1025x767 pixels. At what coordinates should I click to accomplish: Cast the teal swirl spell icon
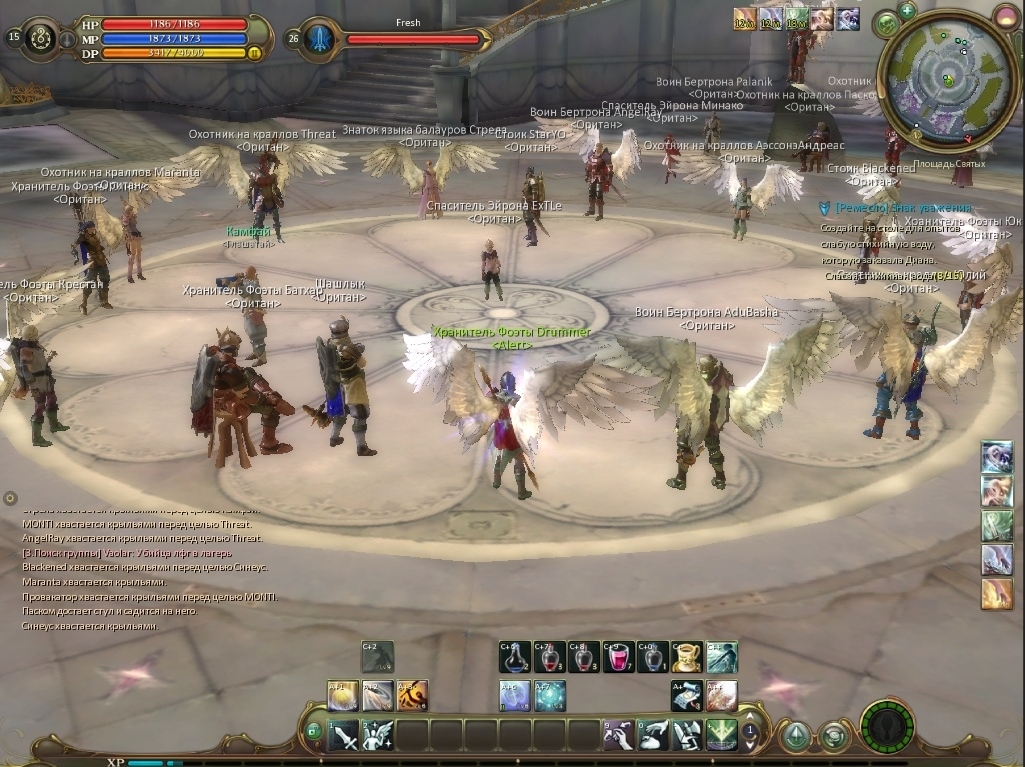[x=549, y=695]
